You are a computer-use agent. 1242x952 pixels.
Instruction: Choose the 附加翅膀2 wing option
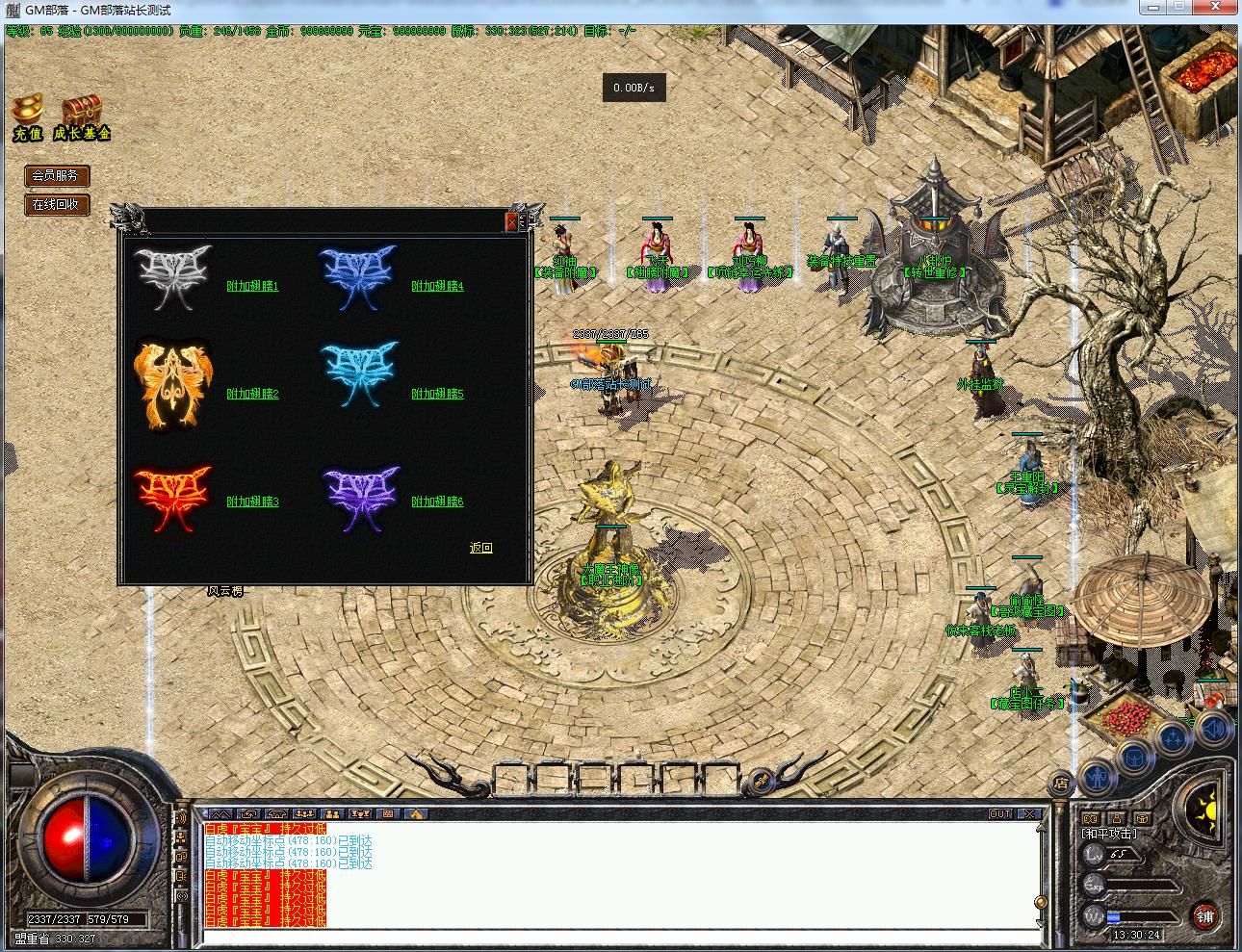[x=252, y=394]
